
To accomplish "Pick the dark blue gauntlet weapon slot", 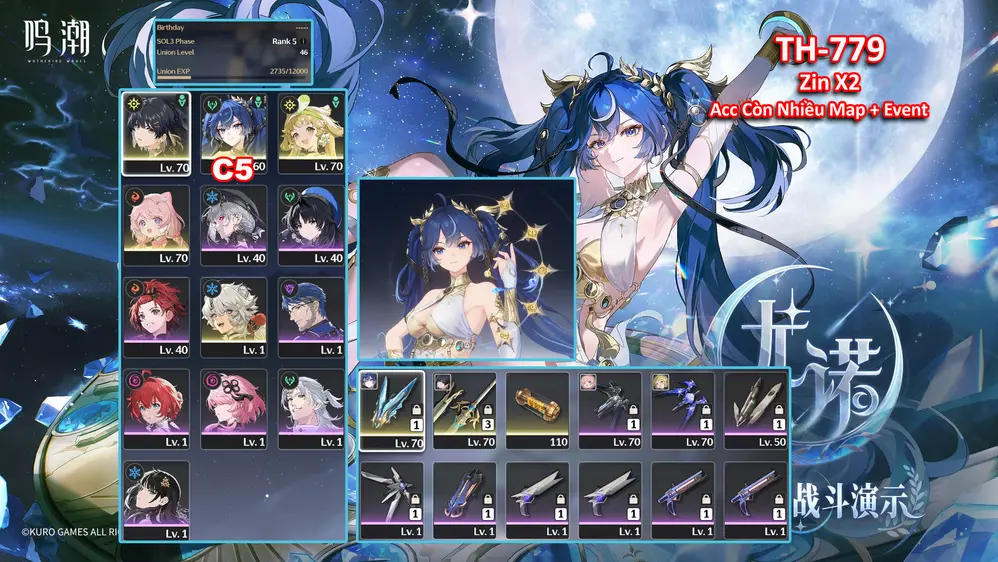I will pyautogui.click(x=465, y=500).
